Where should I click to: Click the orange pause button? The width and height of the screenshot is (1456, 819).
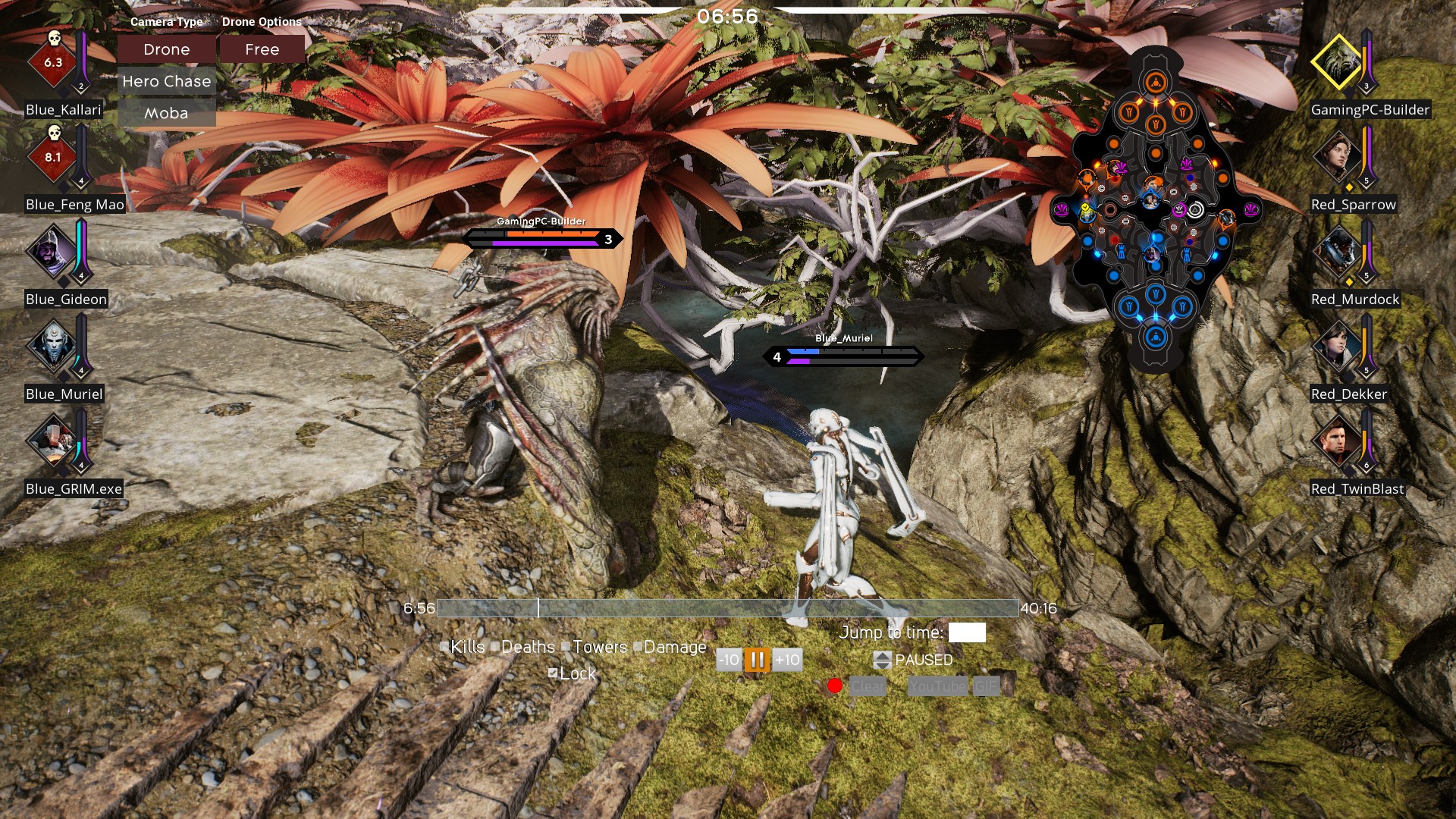(x=757, y=660)
